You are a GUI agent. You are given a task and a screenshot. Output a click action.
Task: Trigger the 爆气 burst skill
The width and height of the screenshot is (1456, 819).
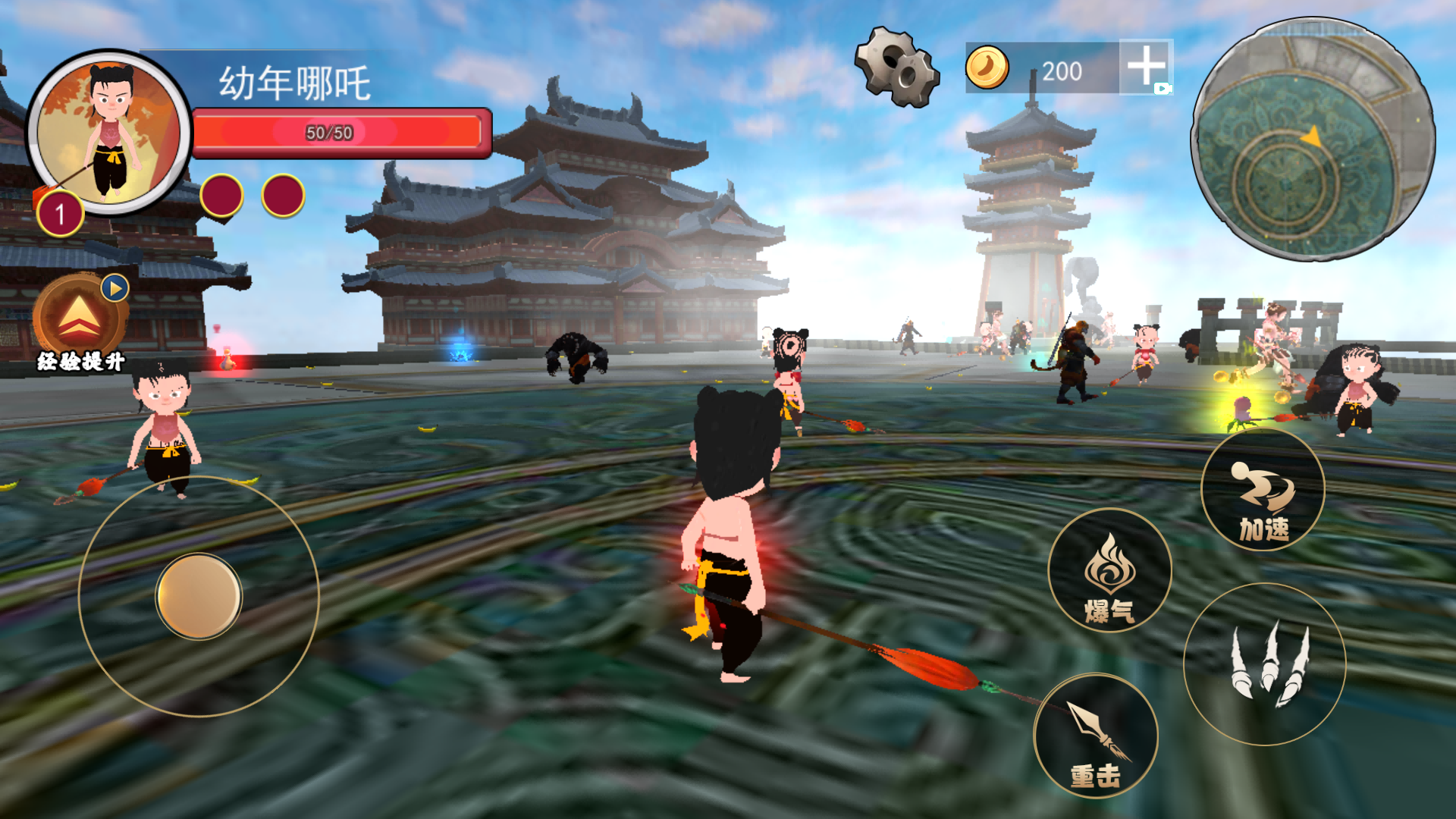1109,571
